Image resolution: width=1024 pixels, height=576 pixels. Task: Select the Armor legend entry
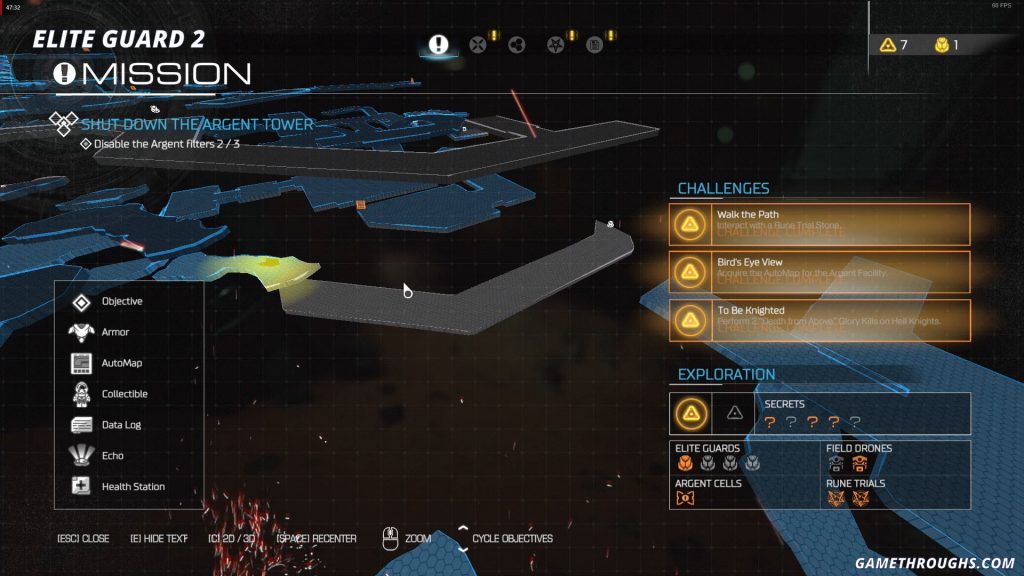pos(115,332)
